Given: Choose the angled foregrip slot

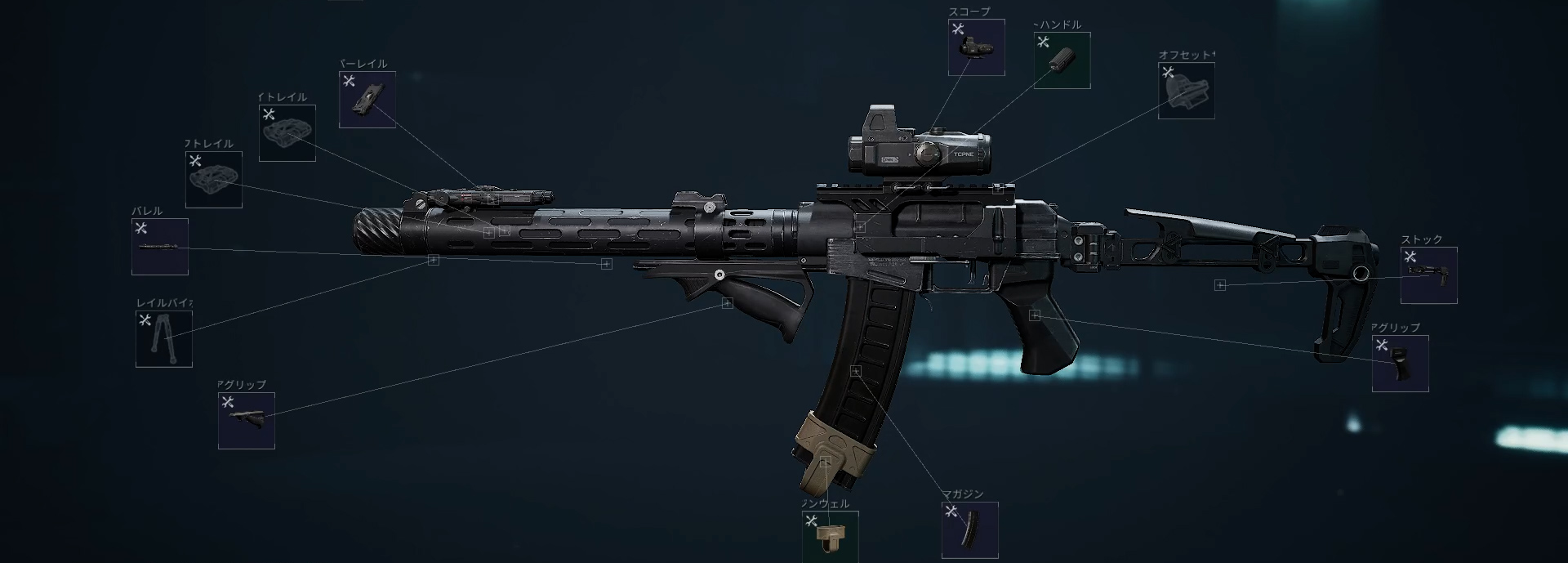Looking at the screenshot, I should tap(247, 421).
